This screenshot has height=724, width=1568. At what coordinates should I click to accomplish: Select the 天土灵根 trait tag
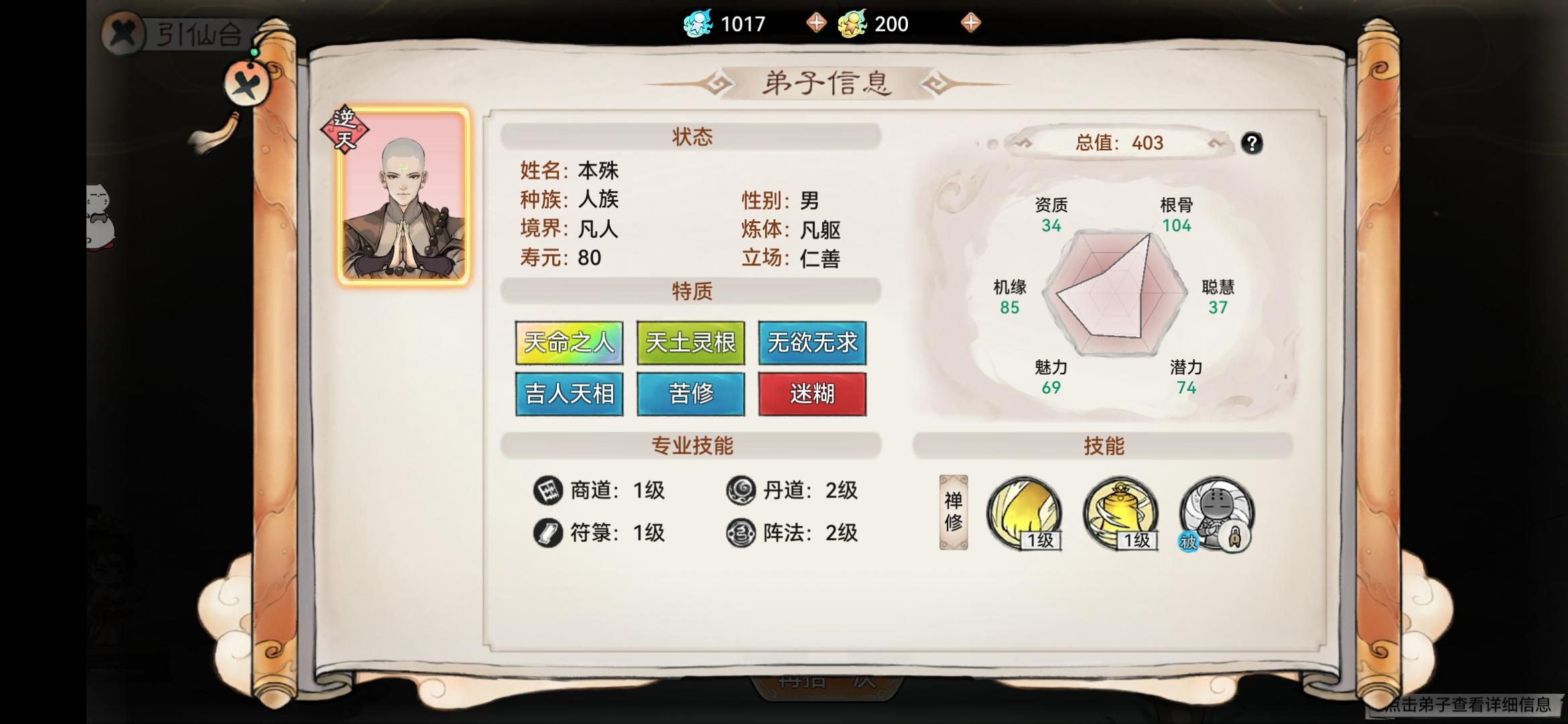click(690, 343)
